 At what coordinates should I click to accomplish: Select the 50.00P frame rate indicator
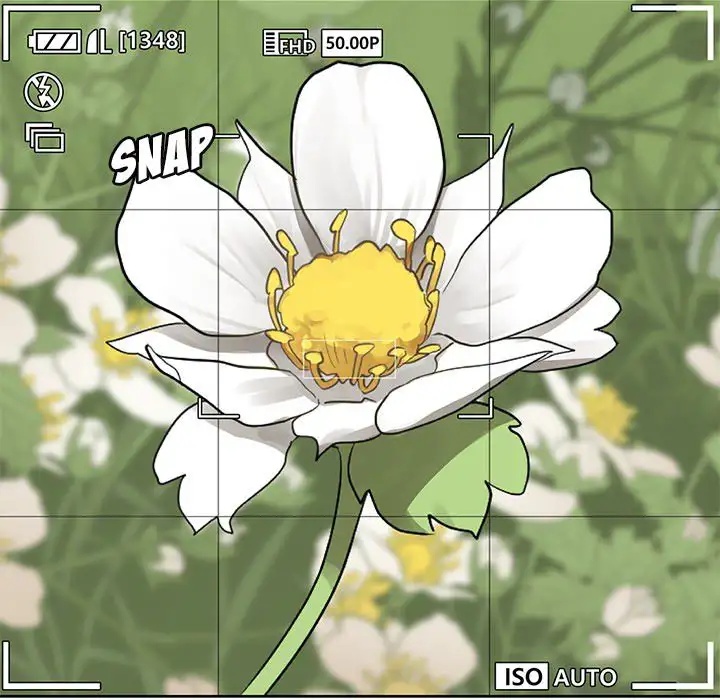(x=352, y=43)
